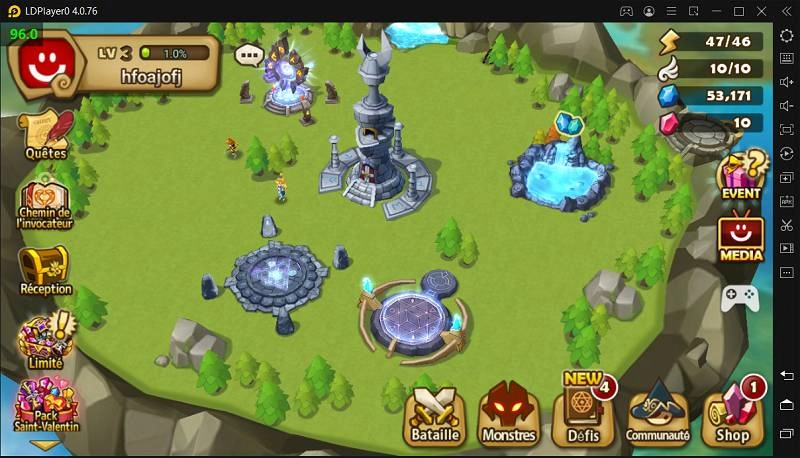Open Chemin de l'invocateur
Viewport: 800px width, 458px height.
(46, 203)
